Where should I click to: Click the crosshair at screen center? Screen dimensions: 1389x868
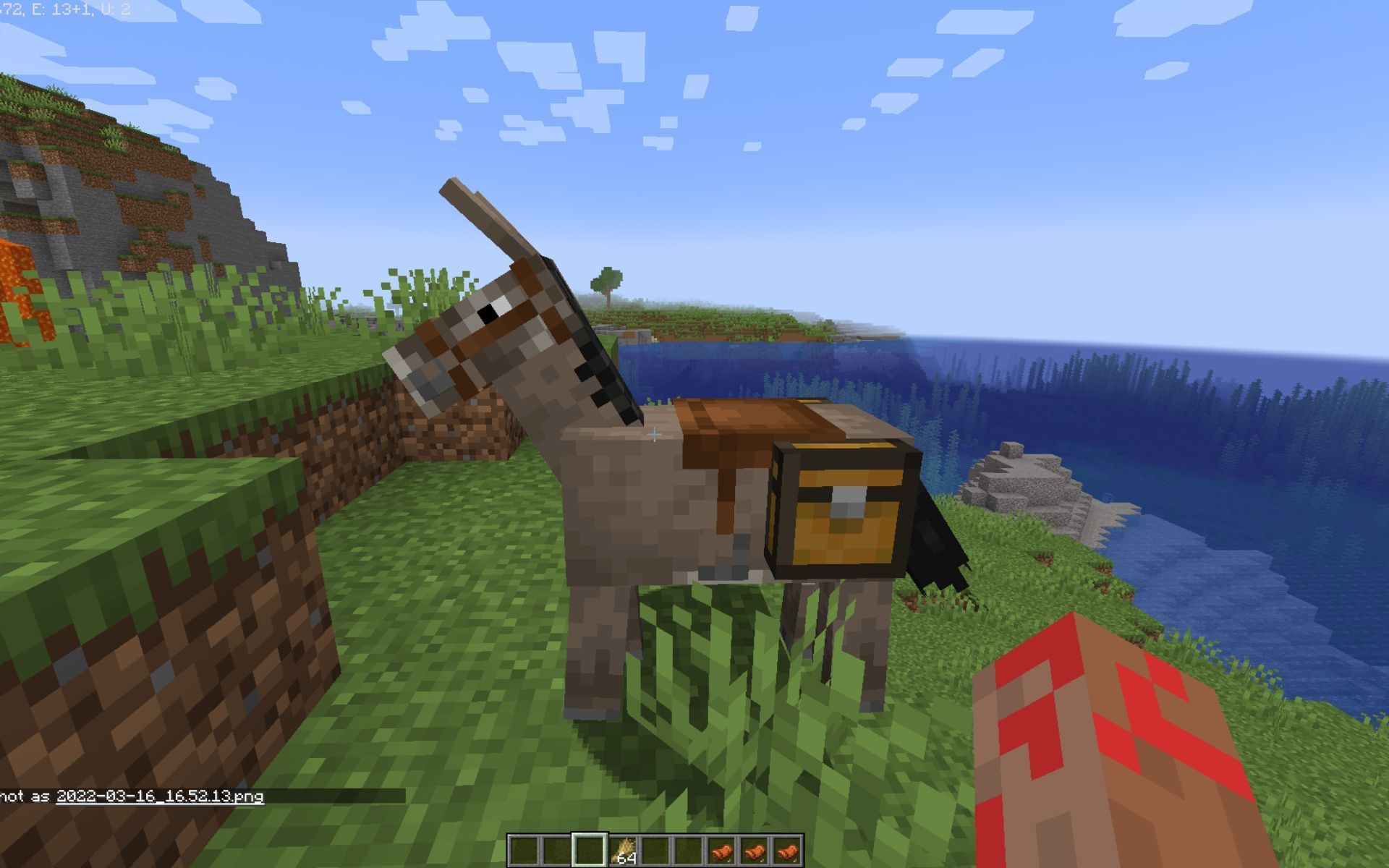[x=655, y=434]
